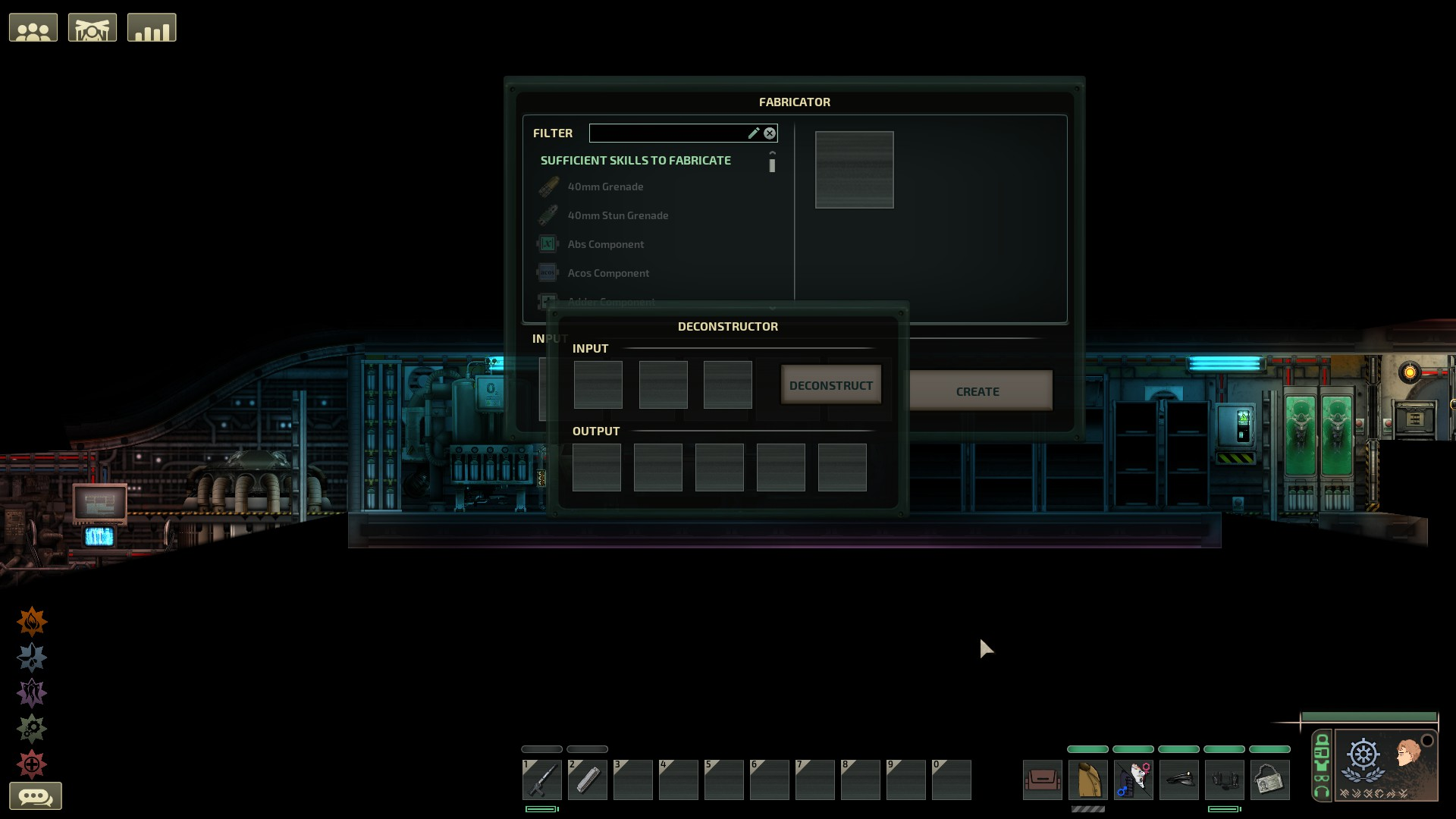
Task: Toggle equipping the brown jacket
Action: [x=1089, y=781]
